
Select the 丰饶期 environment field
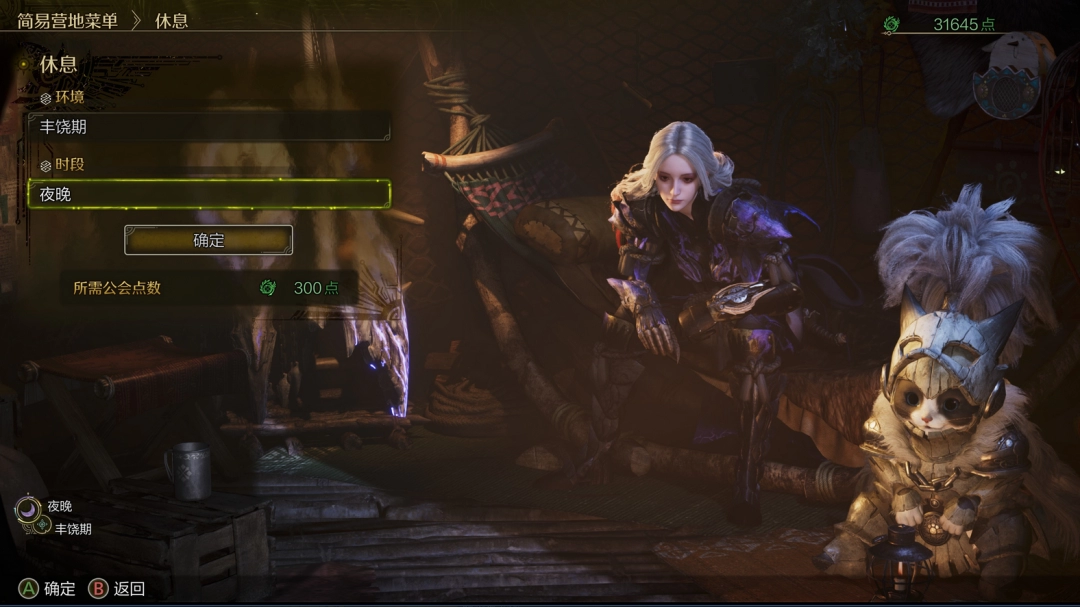tap(208, 127)
